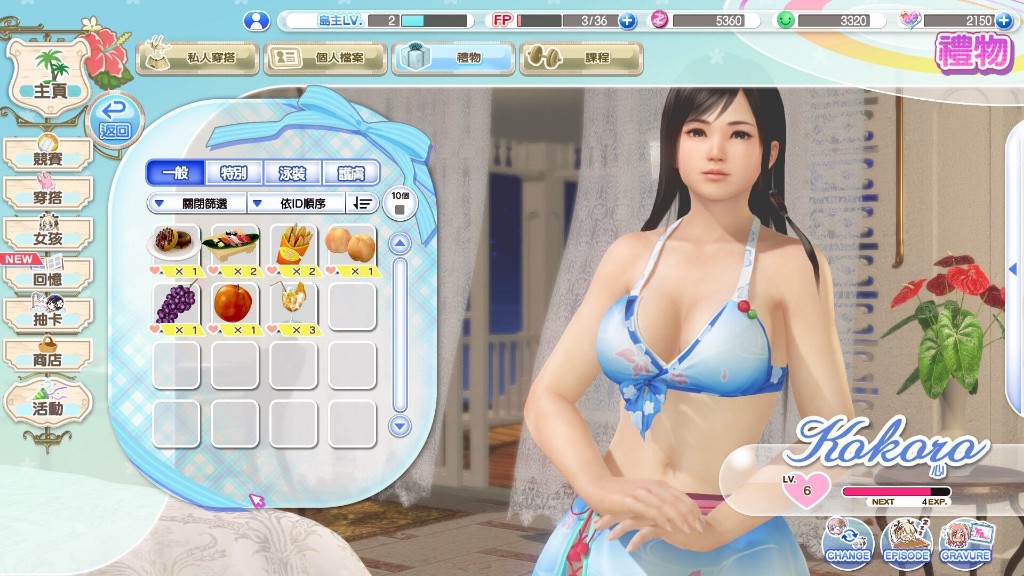Open the 商店 shop menu

pos(48,356)
